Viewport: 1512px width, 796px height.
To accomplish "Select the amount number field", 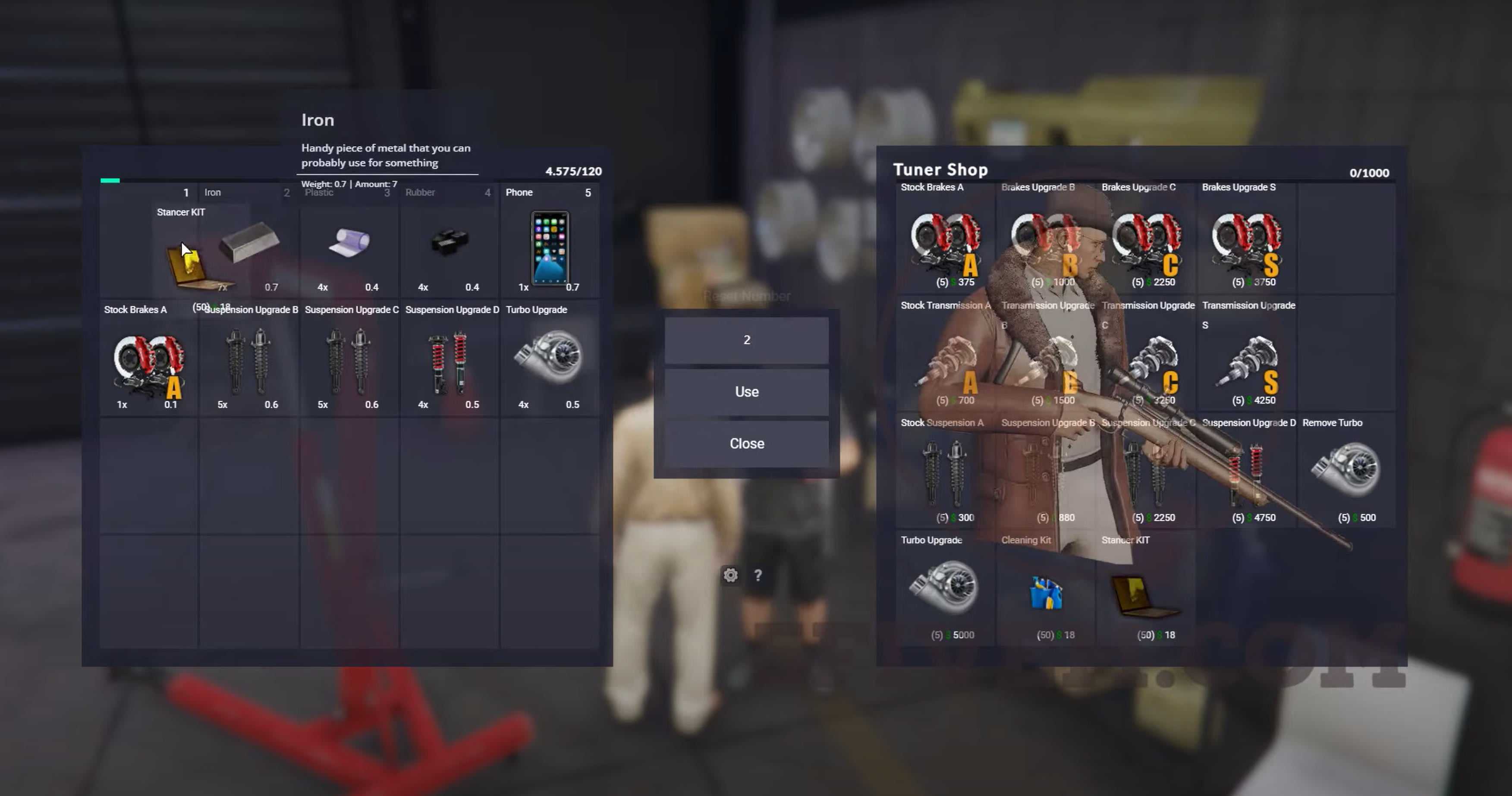I will pos(746,340).
